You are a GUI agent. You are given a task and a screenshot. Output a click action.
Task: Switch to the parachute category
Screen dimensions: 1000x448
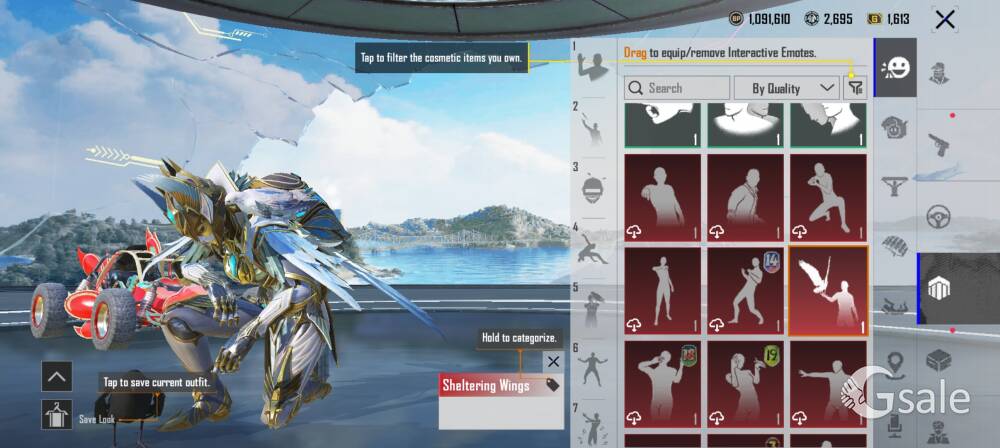(x=895, y=244)
